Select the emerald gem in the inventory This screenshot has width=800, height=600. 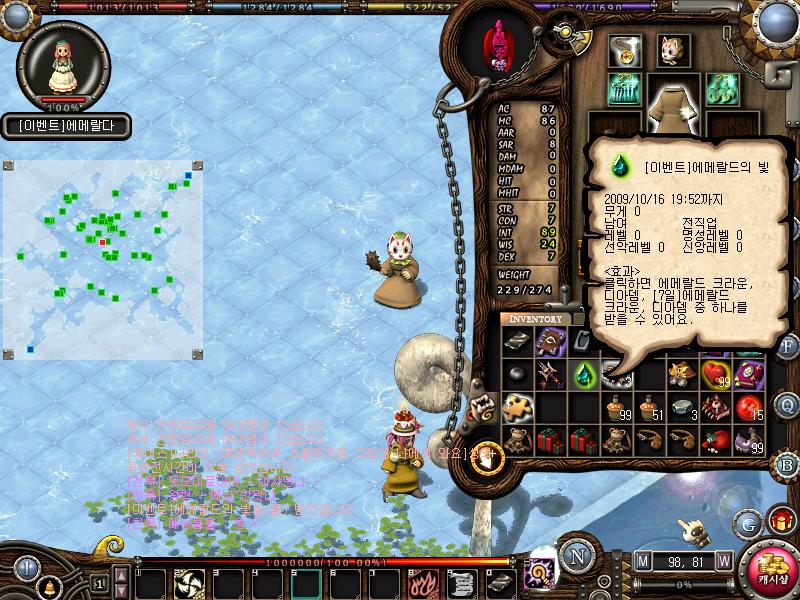(x=582, y=375)
